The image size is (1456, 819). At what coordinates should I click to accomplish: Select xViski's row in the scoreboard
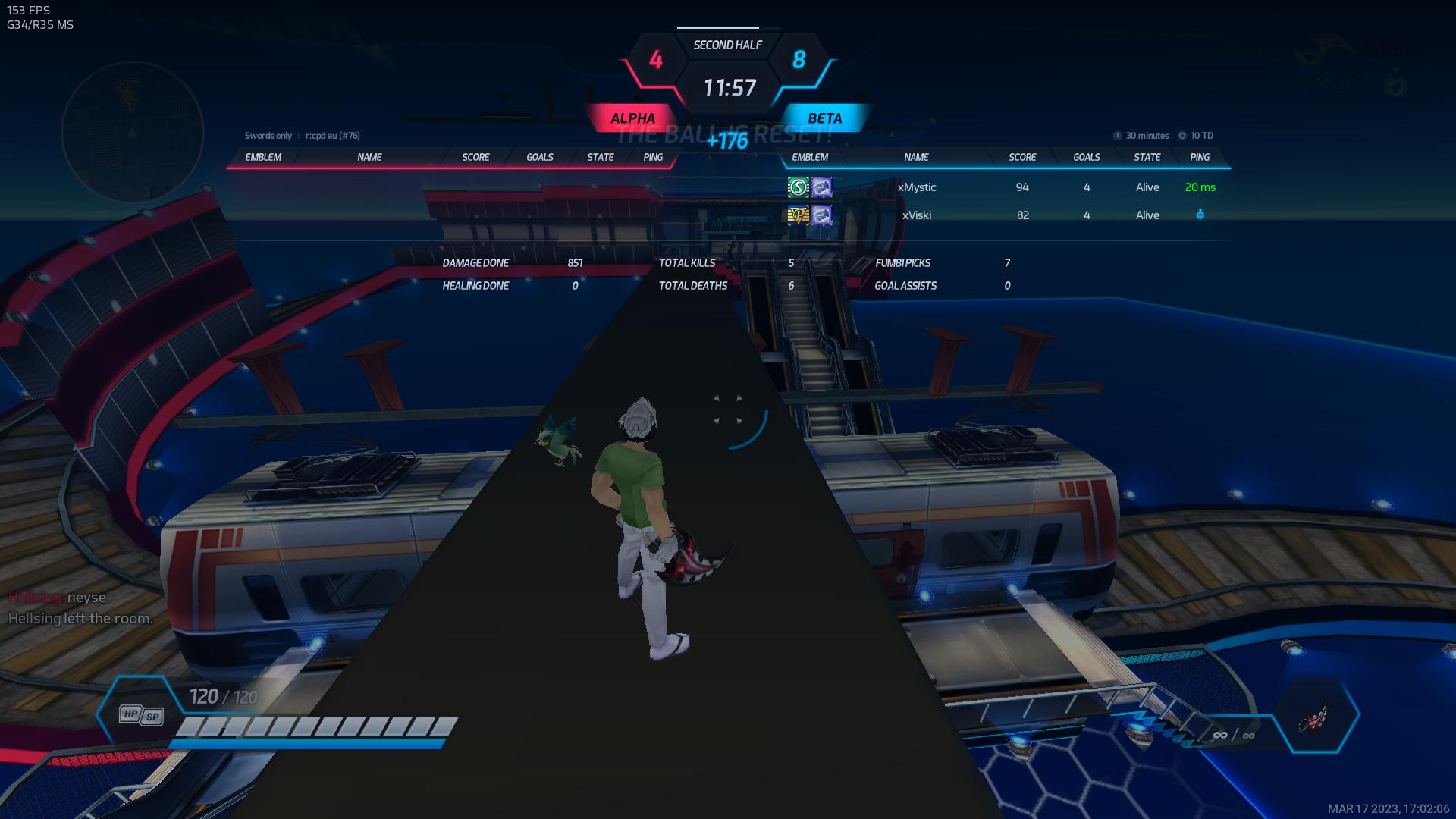click(916, 215)
